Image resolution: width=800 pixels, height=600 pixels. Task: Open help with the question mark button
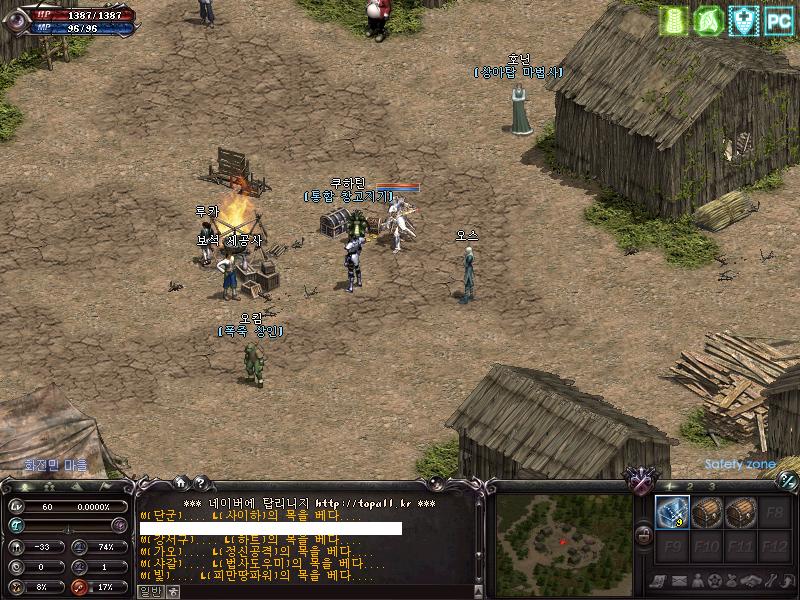point(200,482)
